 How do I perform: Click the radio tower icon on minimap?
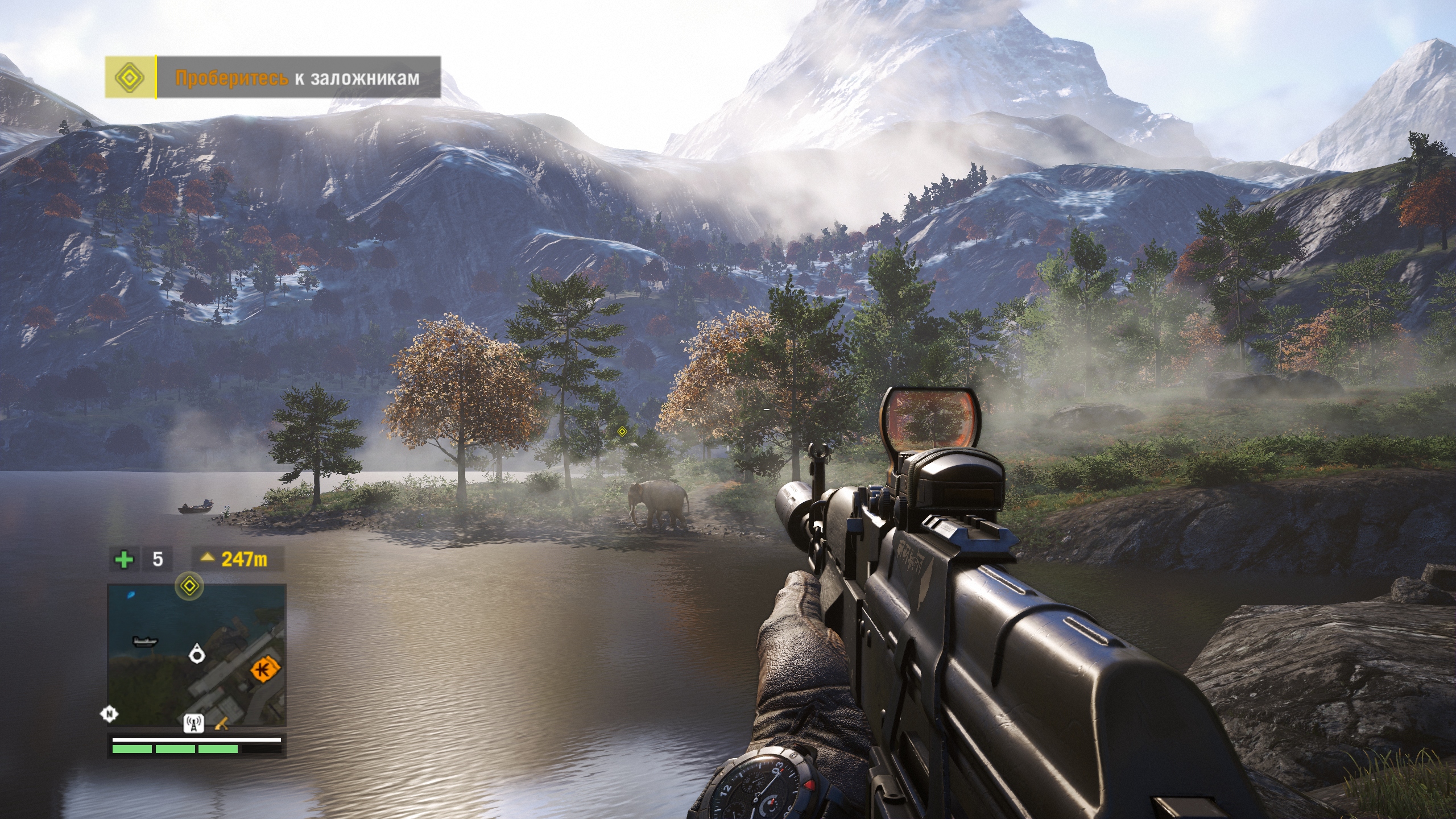click(194, 724)
